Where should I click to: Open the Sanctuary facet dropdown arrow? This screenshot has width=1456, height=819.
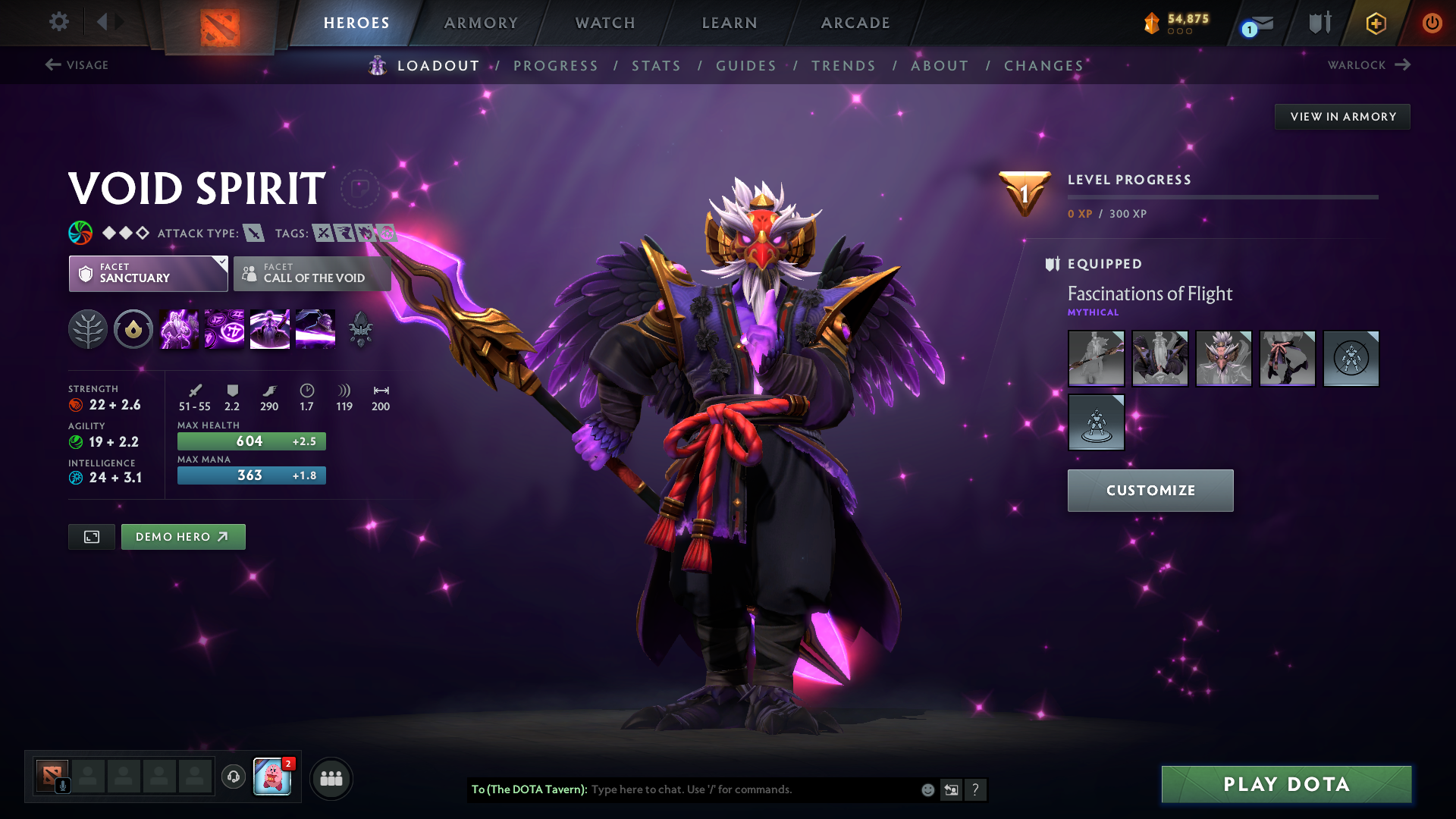221,264
